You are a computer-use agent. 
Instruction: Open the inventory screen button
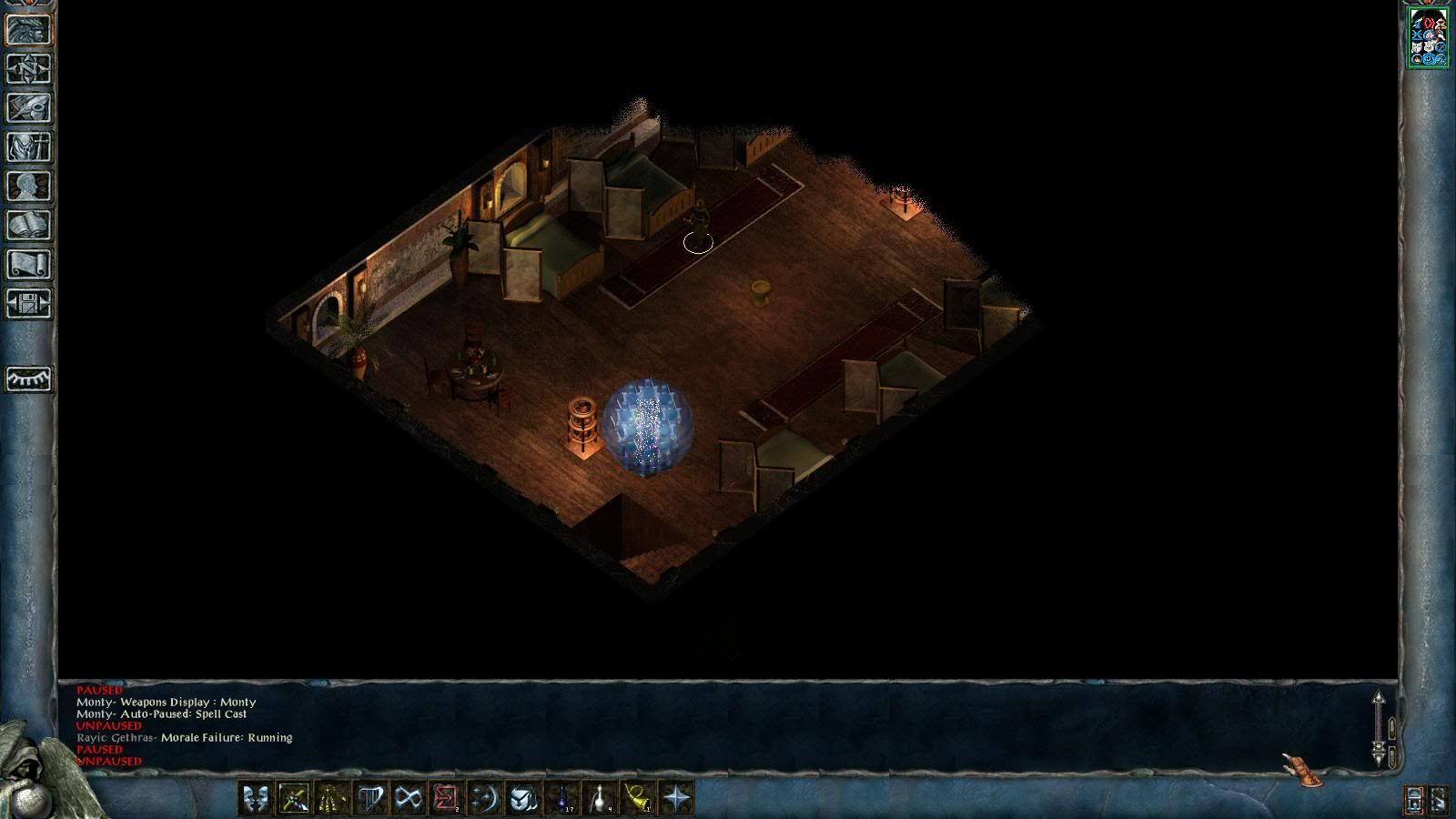(29, 147)
